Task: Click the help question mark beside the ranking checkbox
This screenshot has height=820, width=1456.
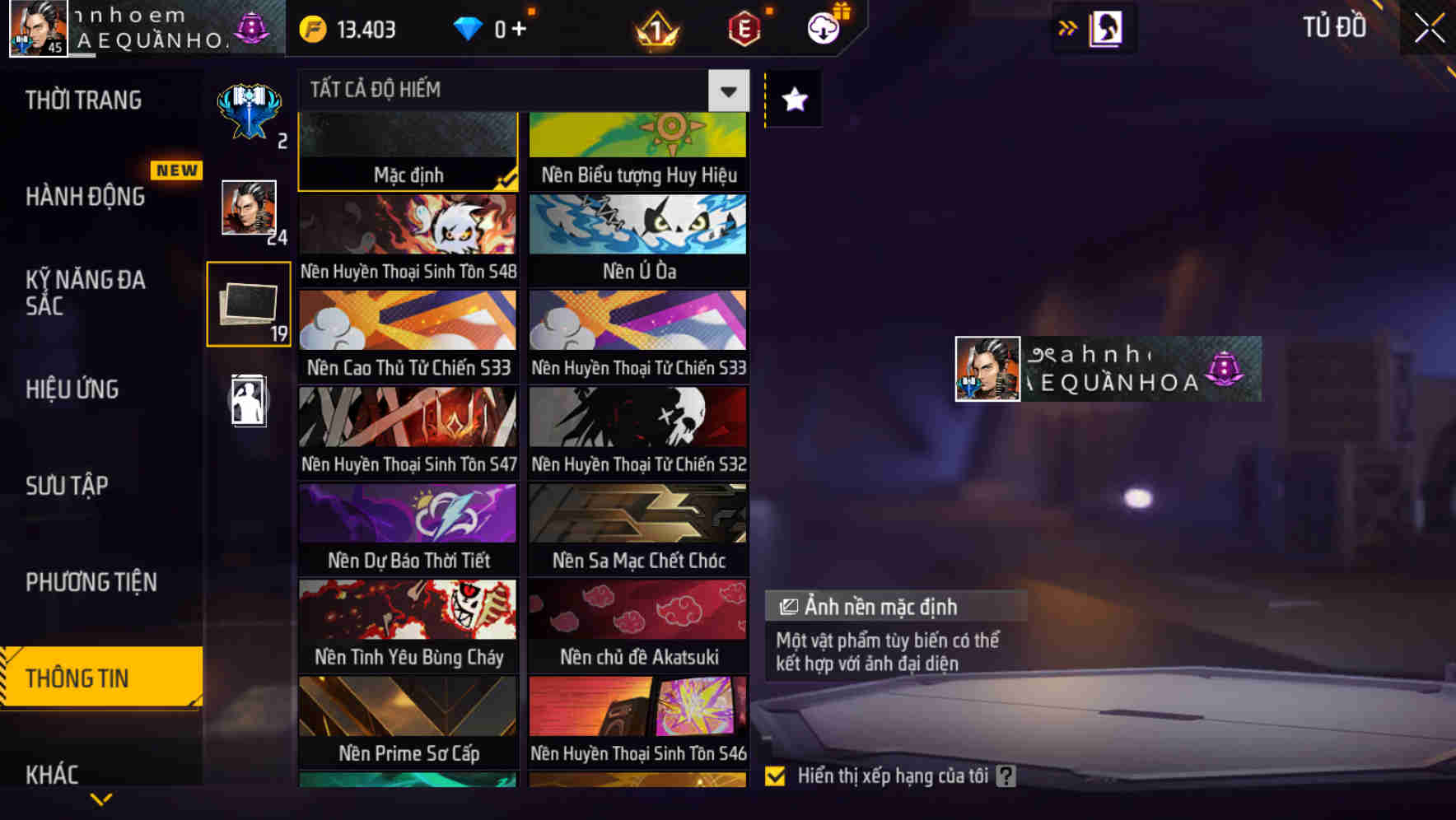Action: (x=1004, y=775)
